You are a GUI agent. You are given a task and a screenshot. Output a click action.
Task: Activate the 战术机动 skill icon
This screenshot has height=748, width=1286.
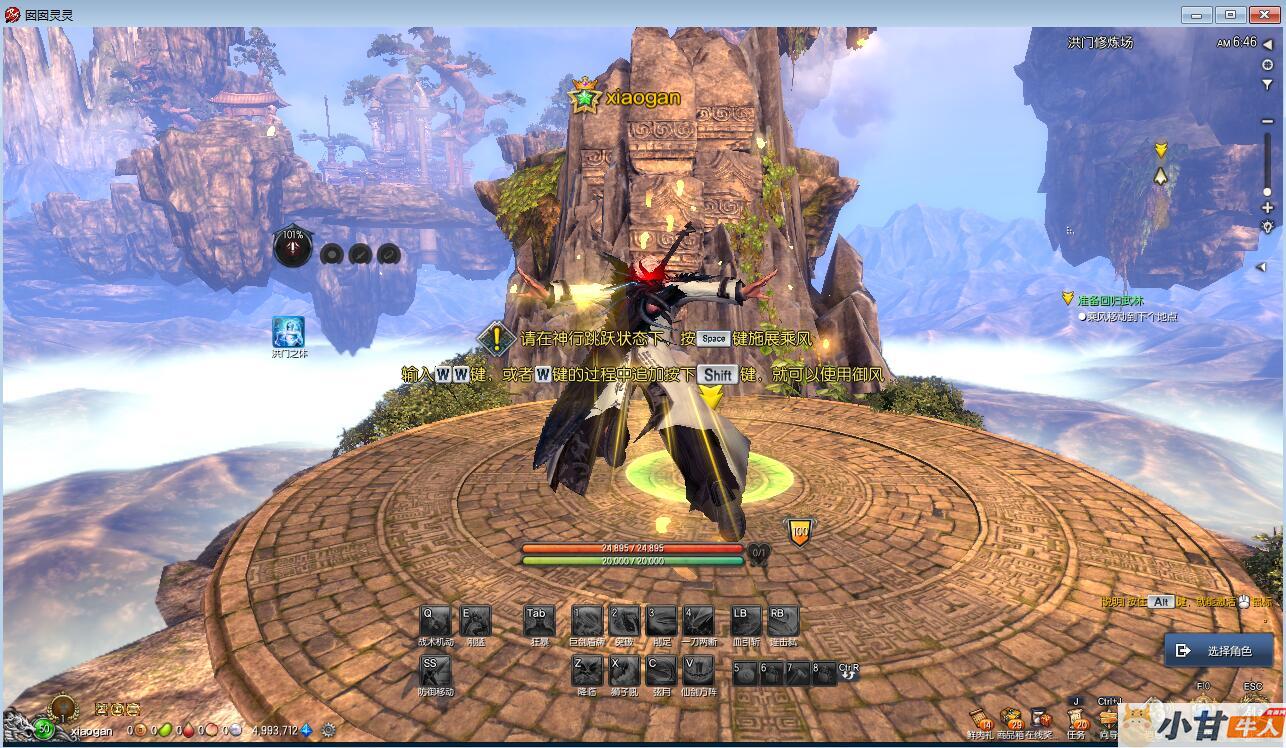coord(435,620)
